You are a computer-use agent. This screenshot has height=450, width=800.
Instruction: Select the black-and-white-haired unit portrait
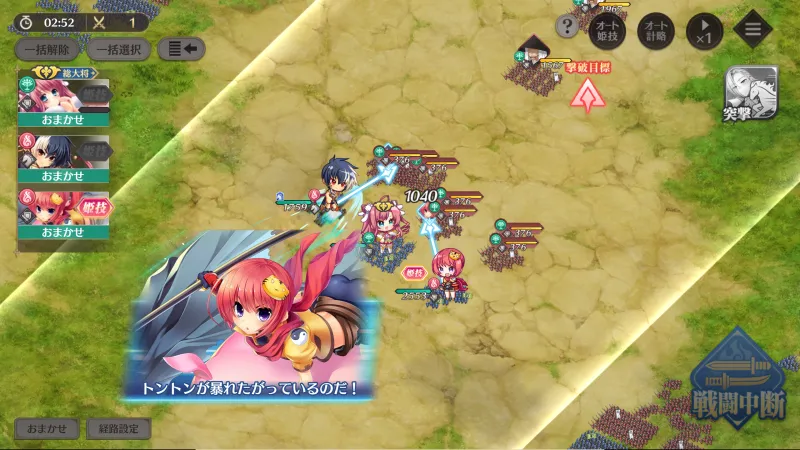[45, 151]
